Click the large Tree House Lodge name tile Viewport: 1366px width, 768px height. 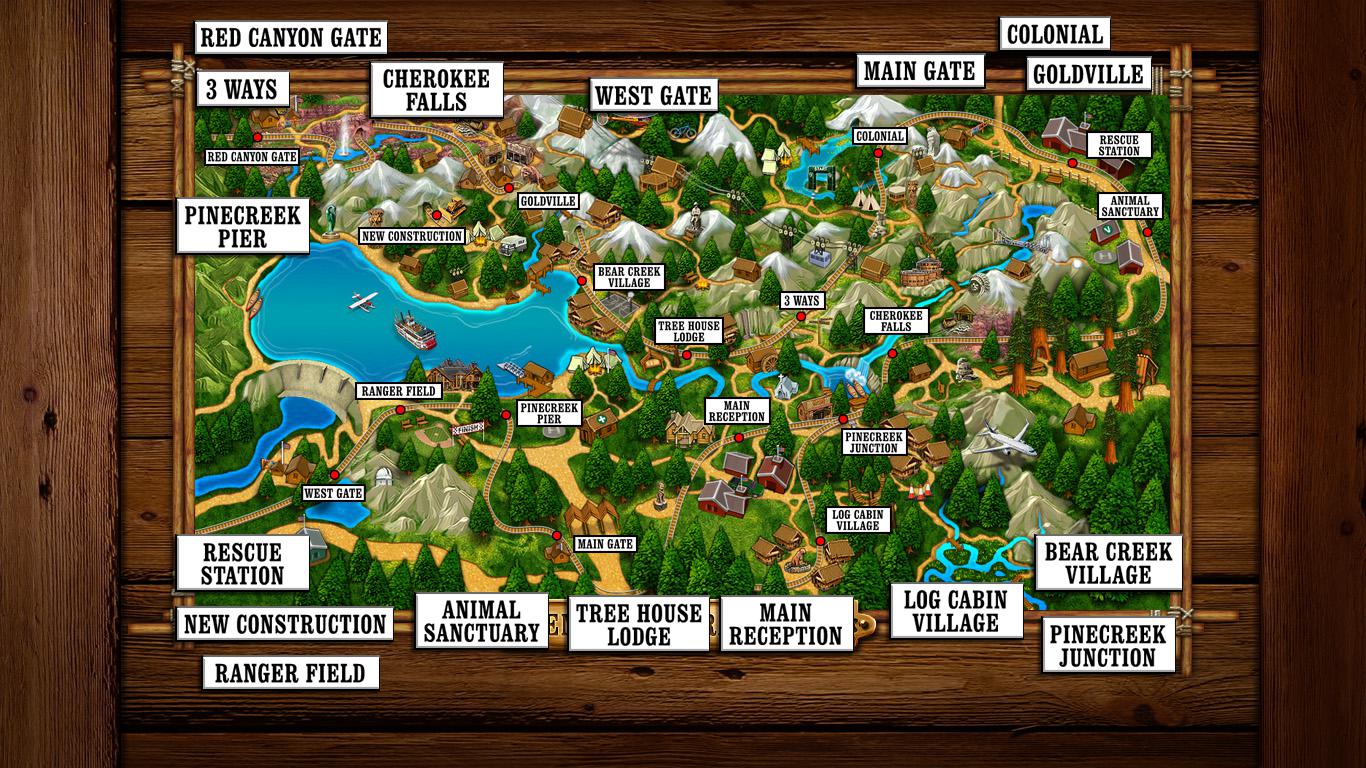pos(639,624)
